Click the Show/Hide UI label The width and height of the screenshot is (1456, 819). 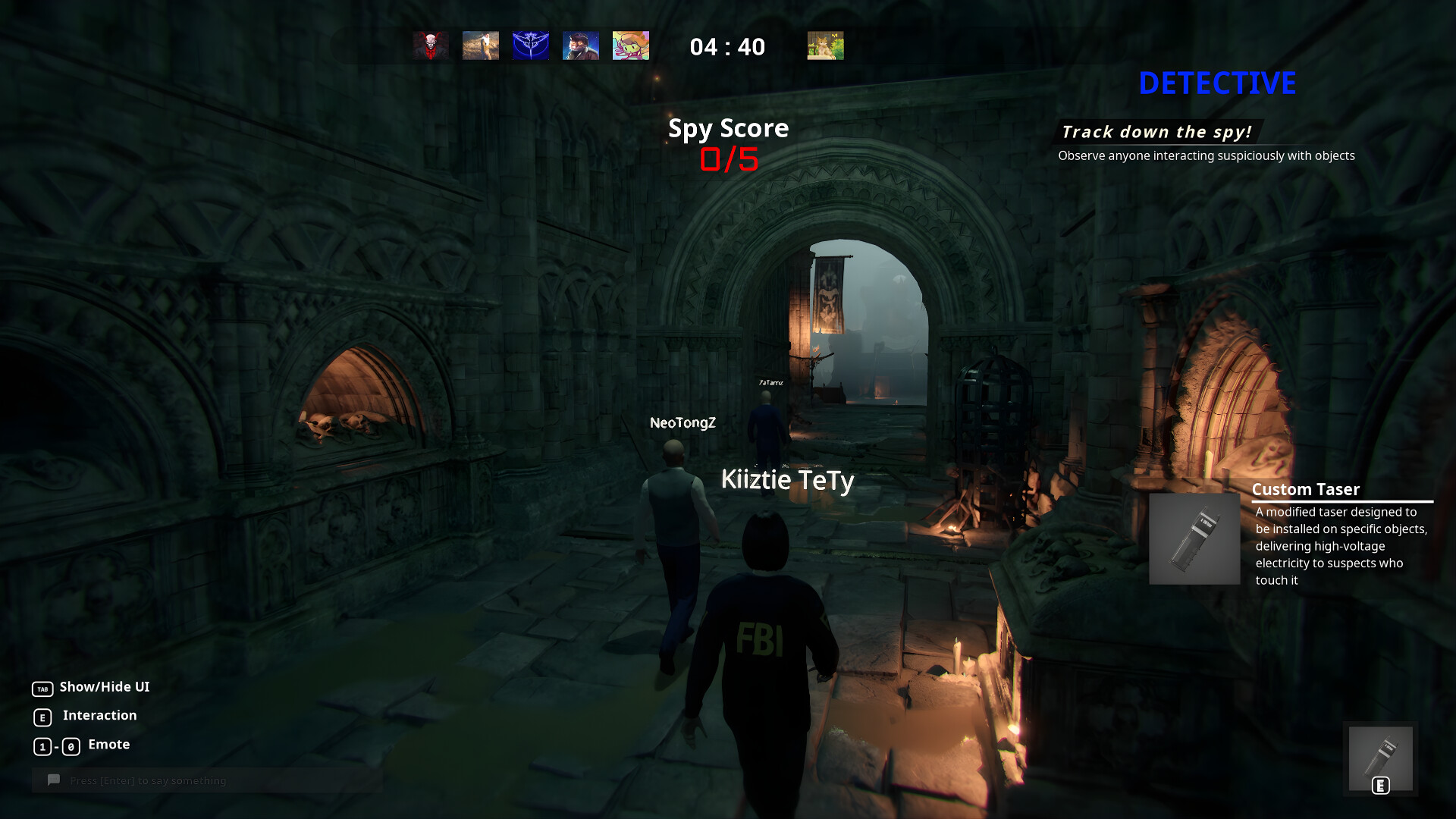(104, 688)
